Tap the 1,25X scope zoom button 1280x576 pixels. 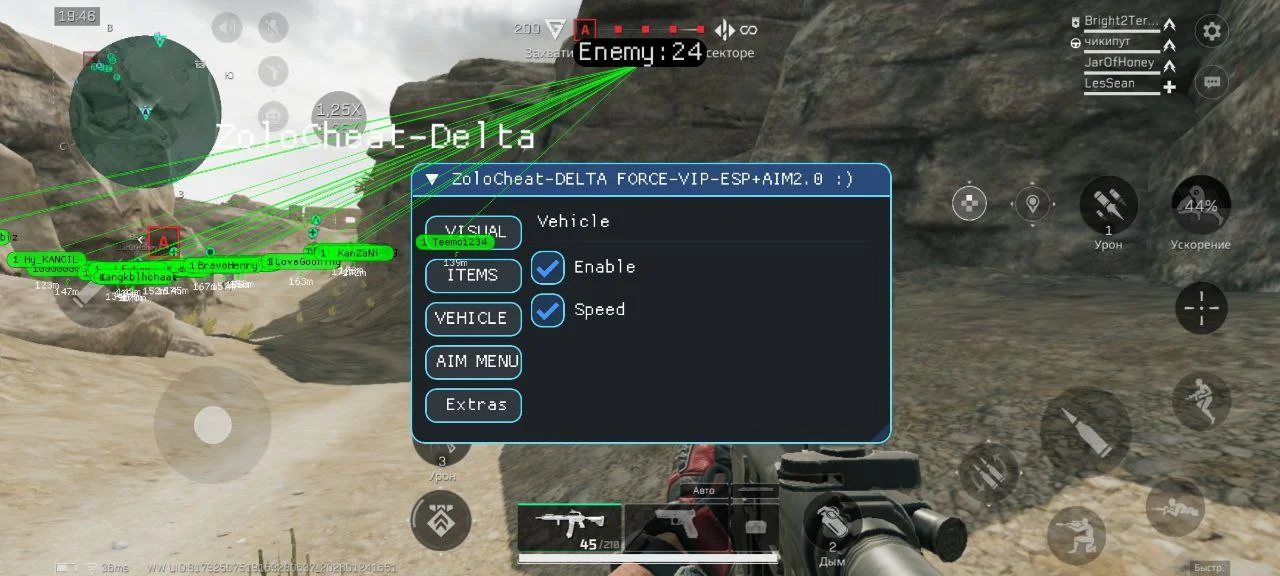(x=339, y=112)
